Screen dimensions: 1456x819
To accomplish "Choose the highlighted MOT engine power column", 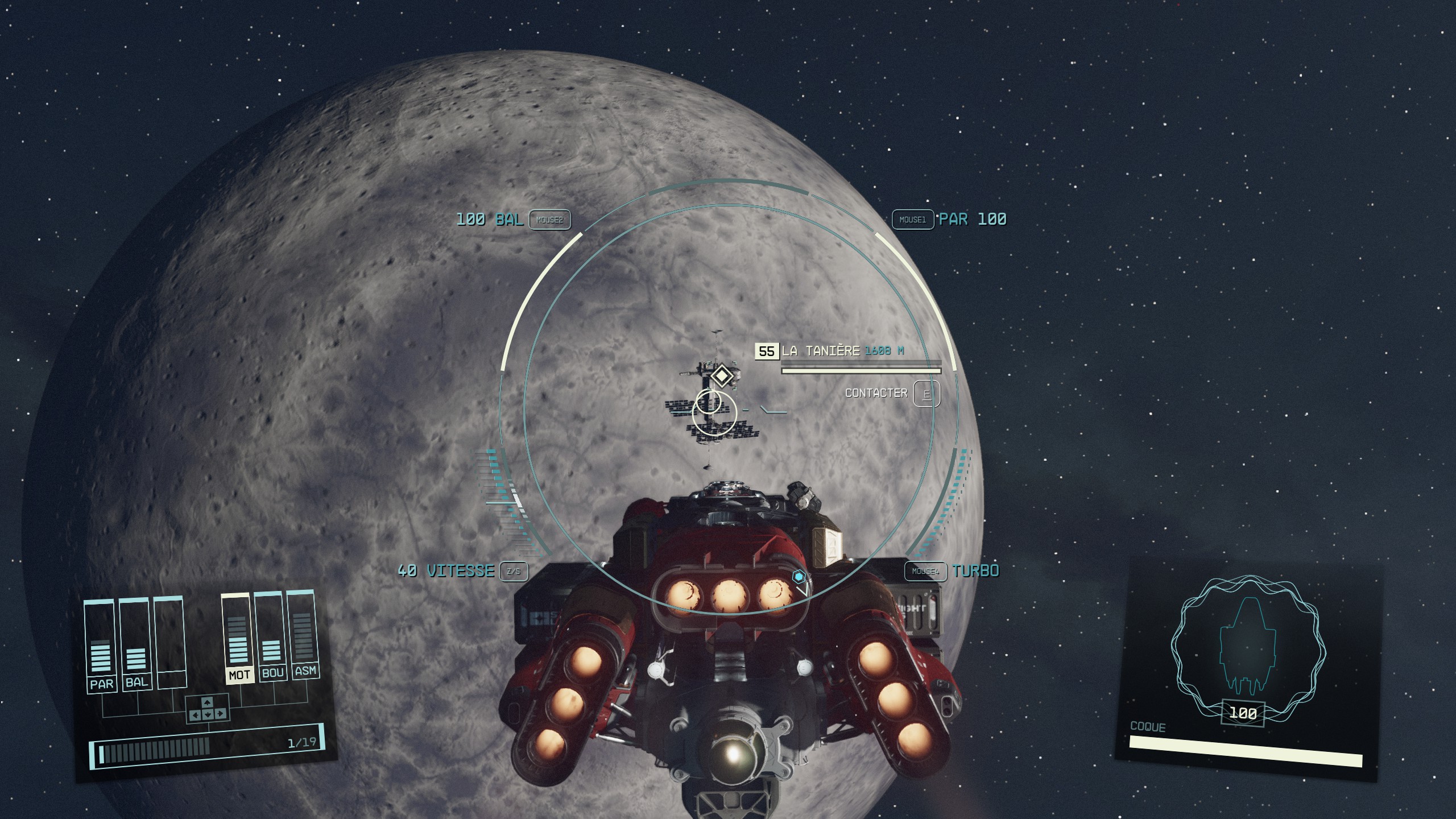I will point(238,638).
